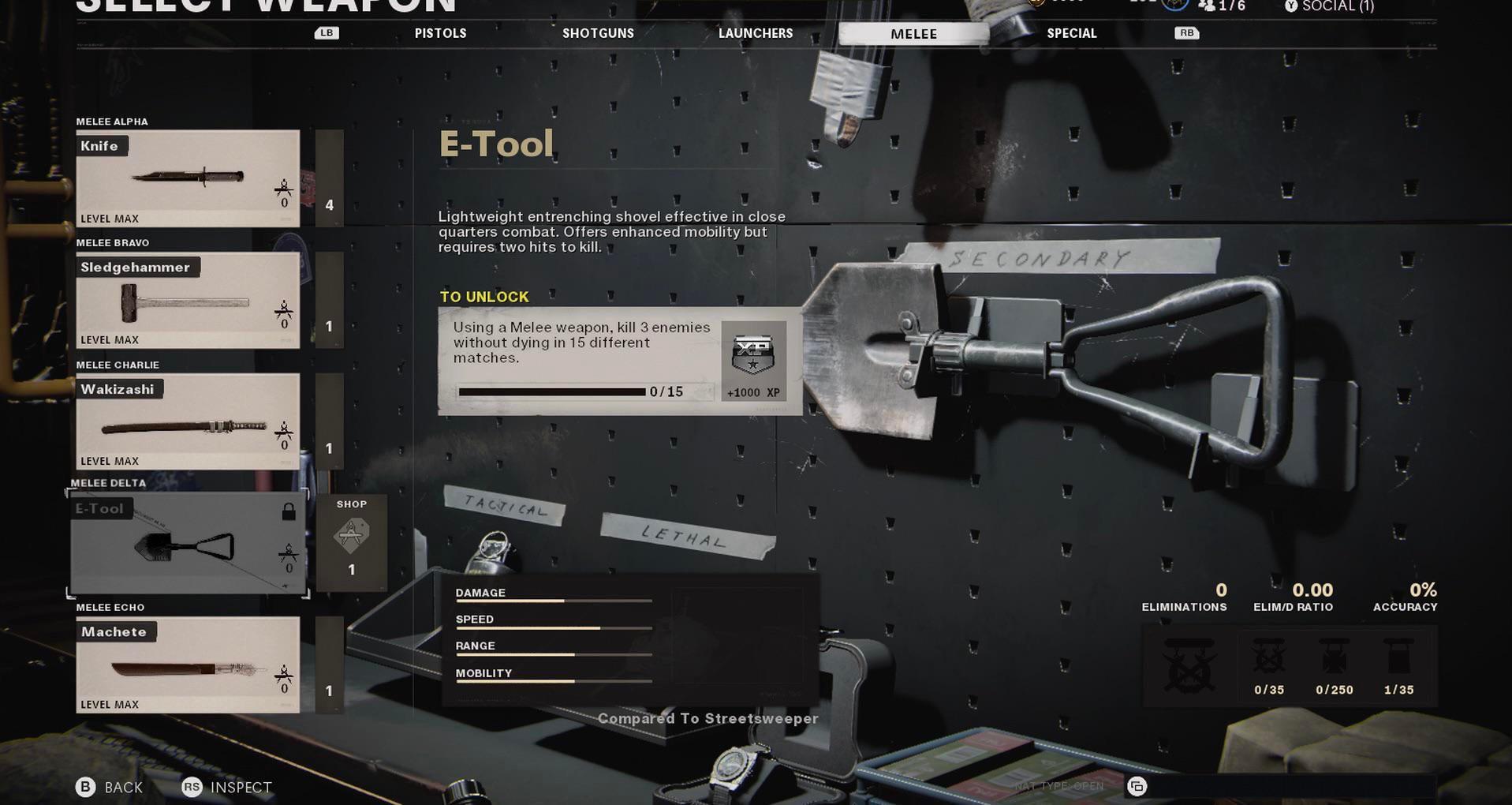Click the LB bumper button prompt
This screenshot has width=1512, height=805.
326,32
